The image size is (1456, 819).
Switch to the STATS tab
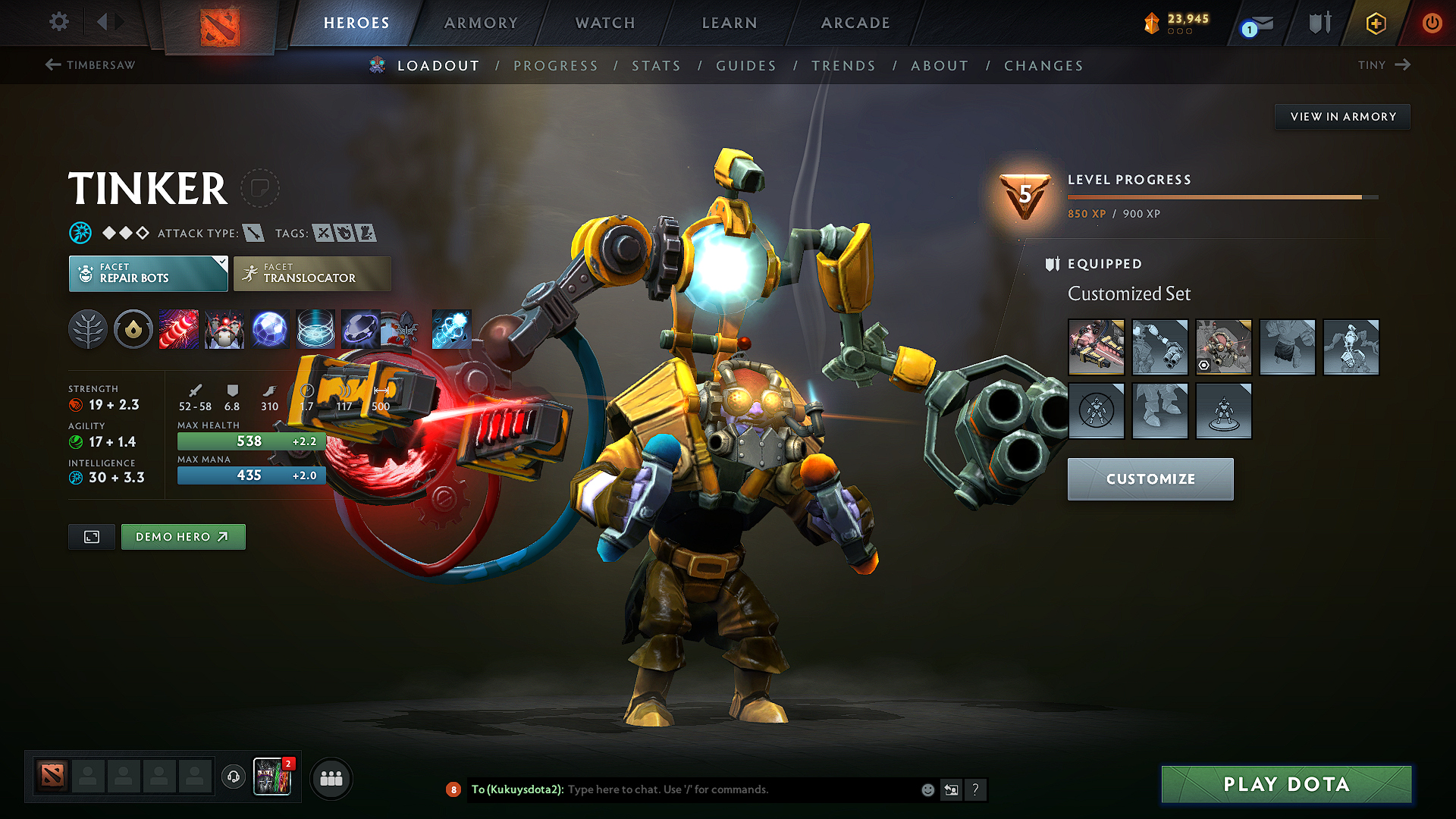tap(656, 65)
